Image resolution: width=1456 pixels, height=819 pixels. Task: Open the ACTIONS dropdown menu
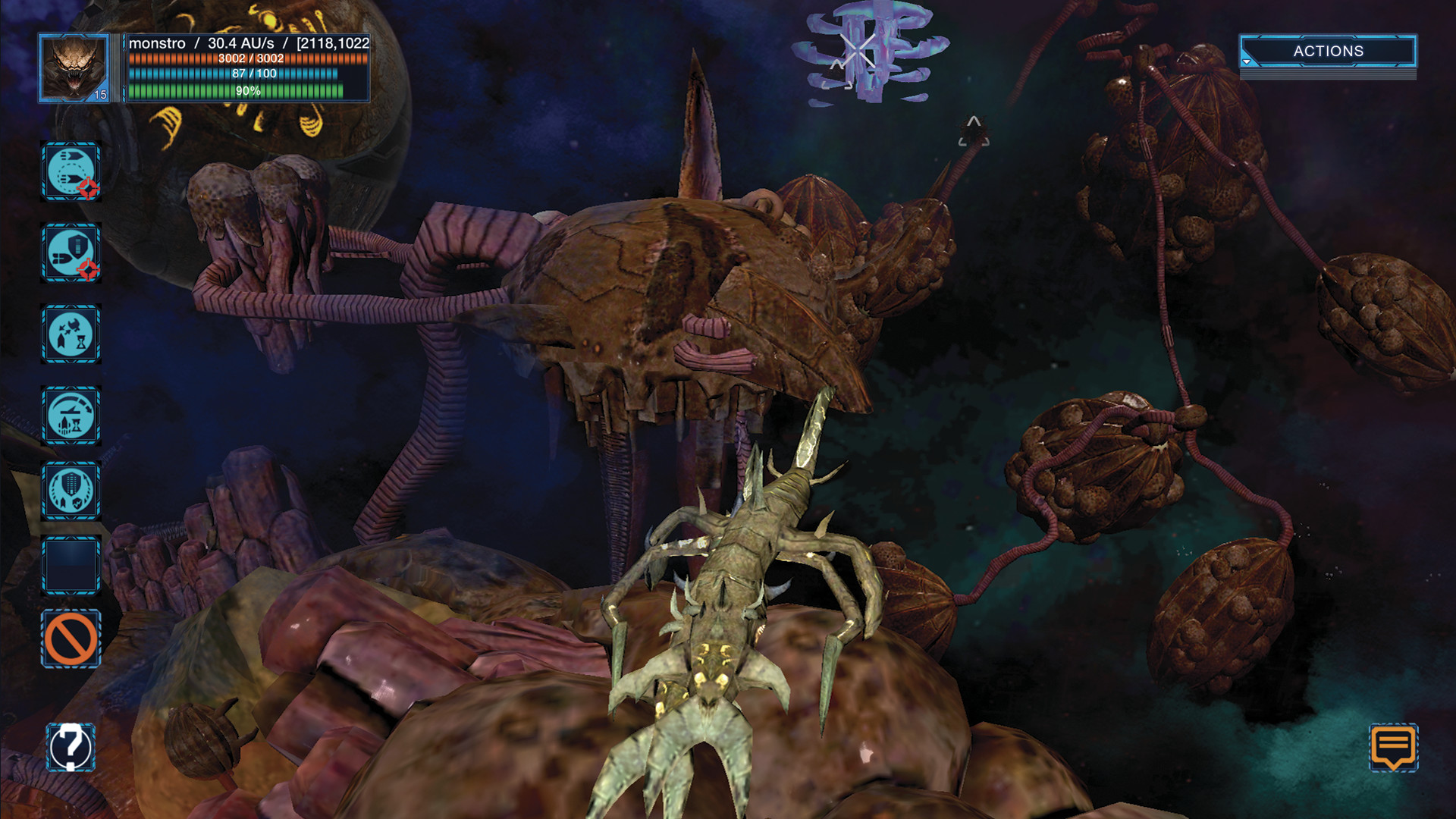tap(1328, 52)
